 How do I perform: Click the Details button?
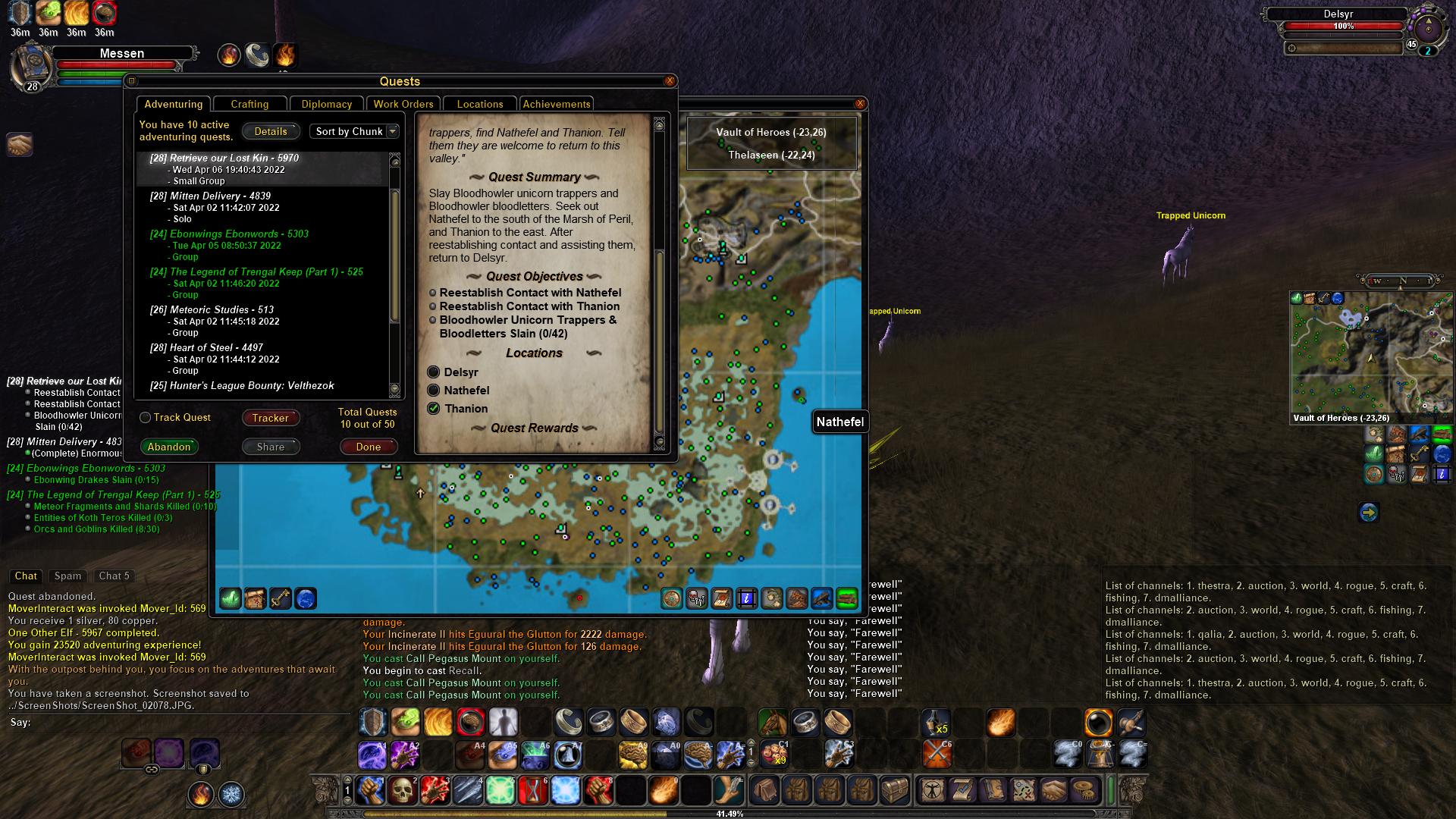pos(271,131)
